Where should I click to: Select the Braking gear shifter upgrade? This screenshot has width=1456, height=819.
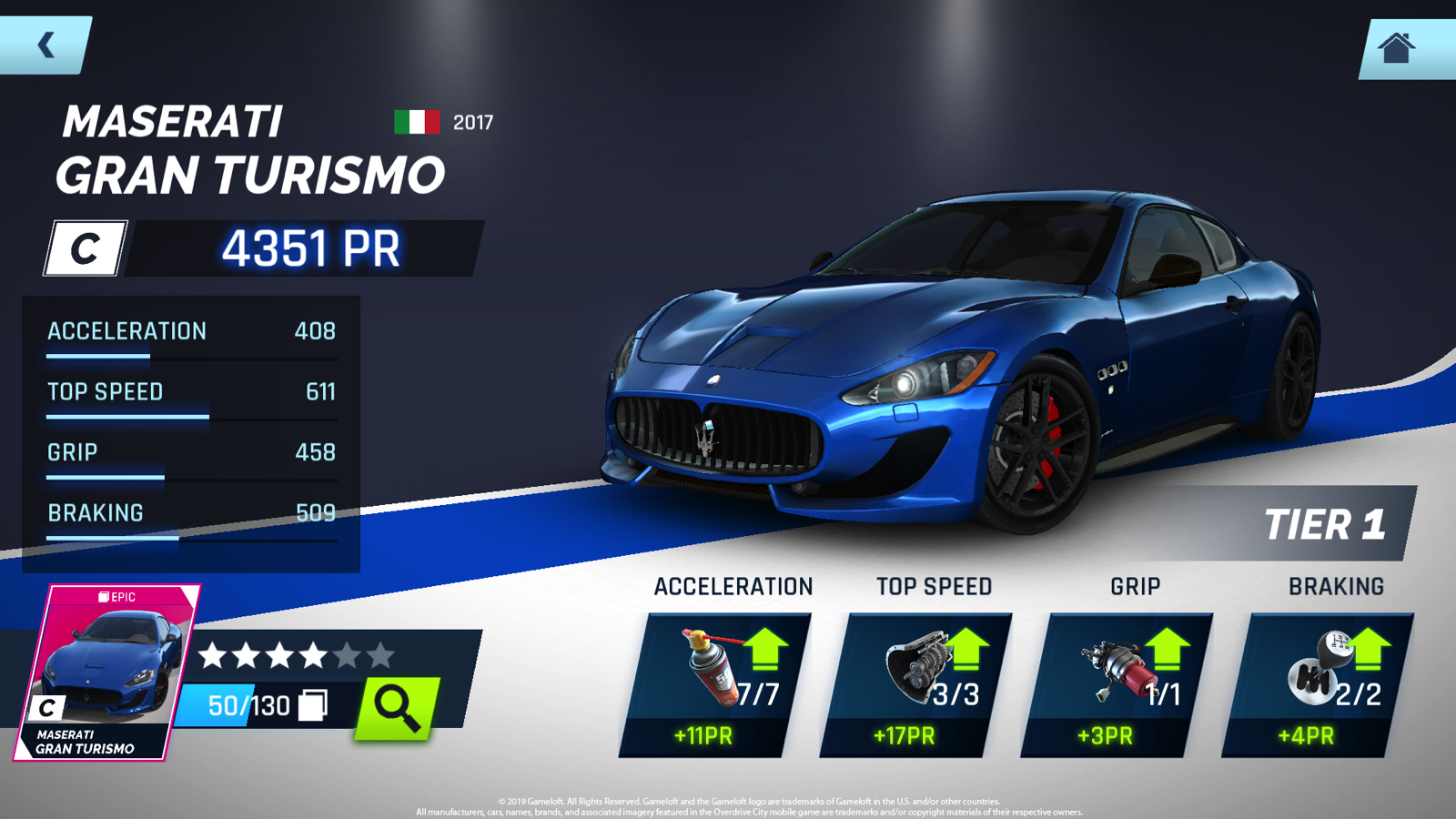click(x=1318, y=684)
